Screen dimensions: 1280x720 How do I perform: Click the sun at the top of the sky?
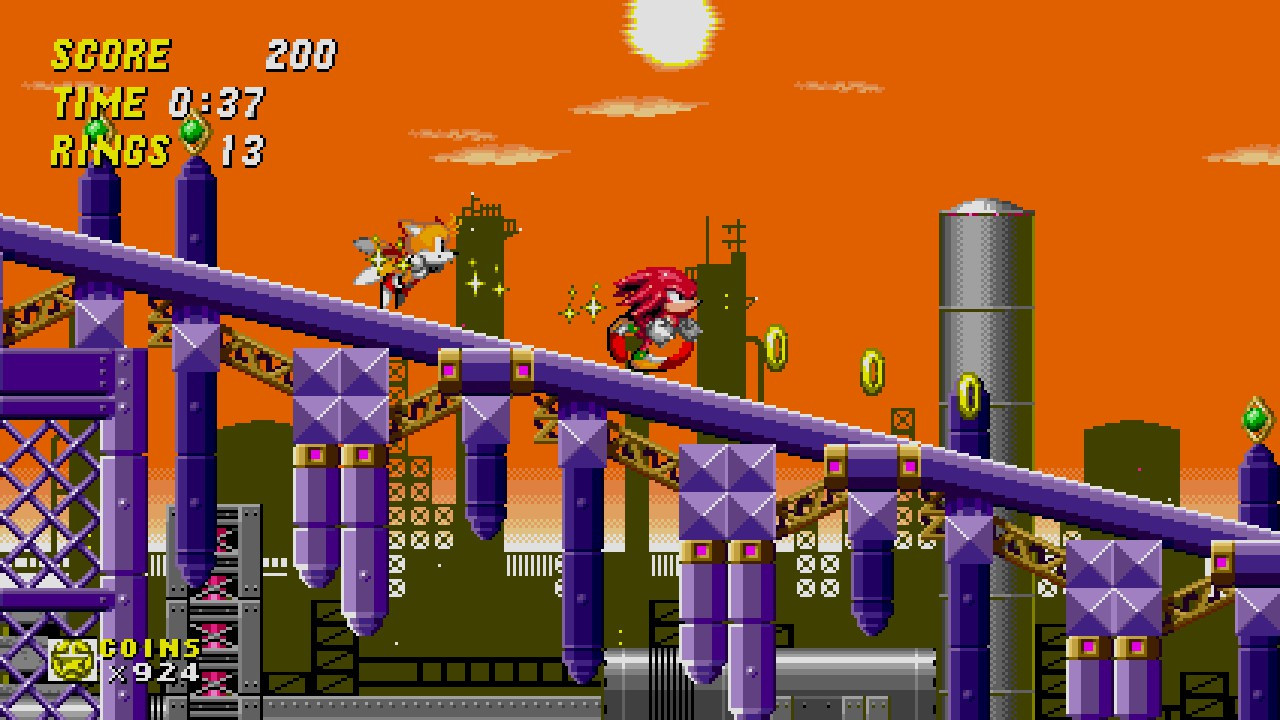(x=666, y=20)
